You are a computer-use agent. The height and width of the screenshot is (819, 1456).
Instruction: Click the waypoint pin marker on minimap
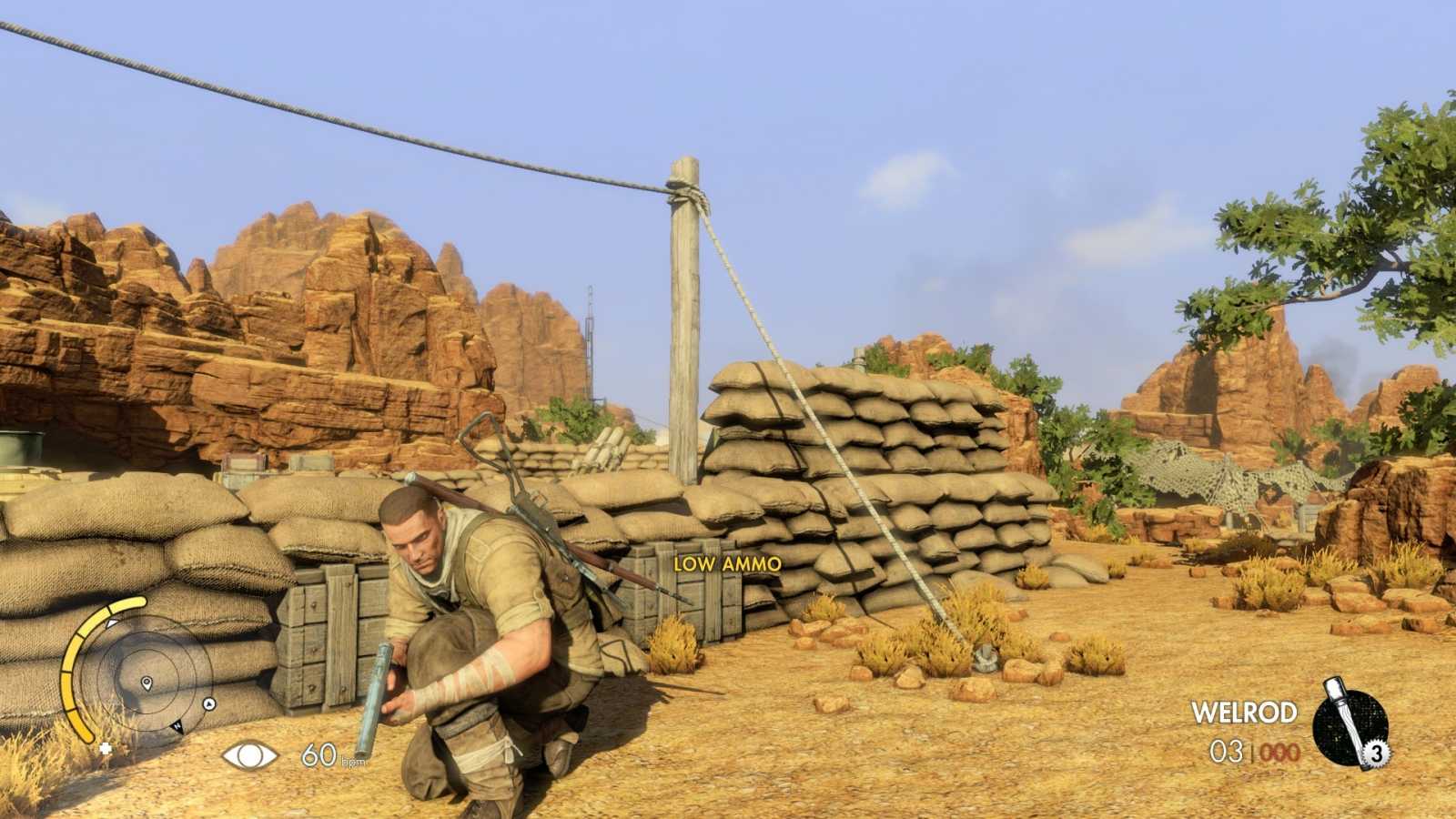pos(147,683)
